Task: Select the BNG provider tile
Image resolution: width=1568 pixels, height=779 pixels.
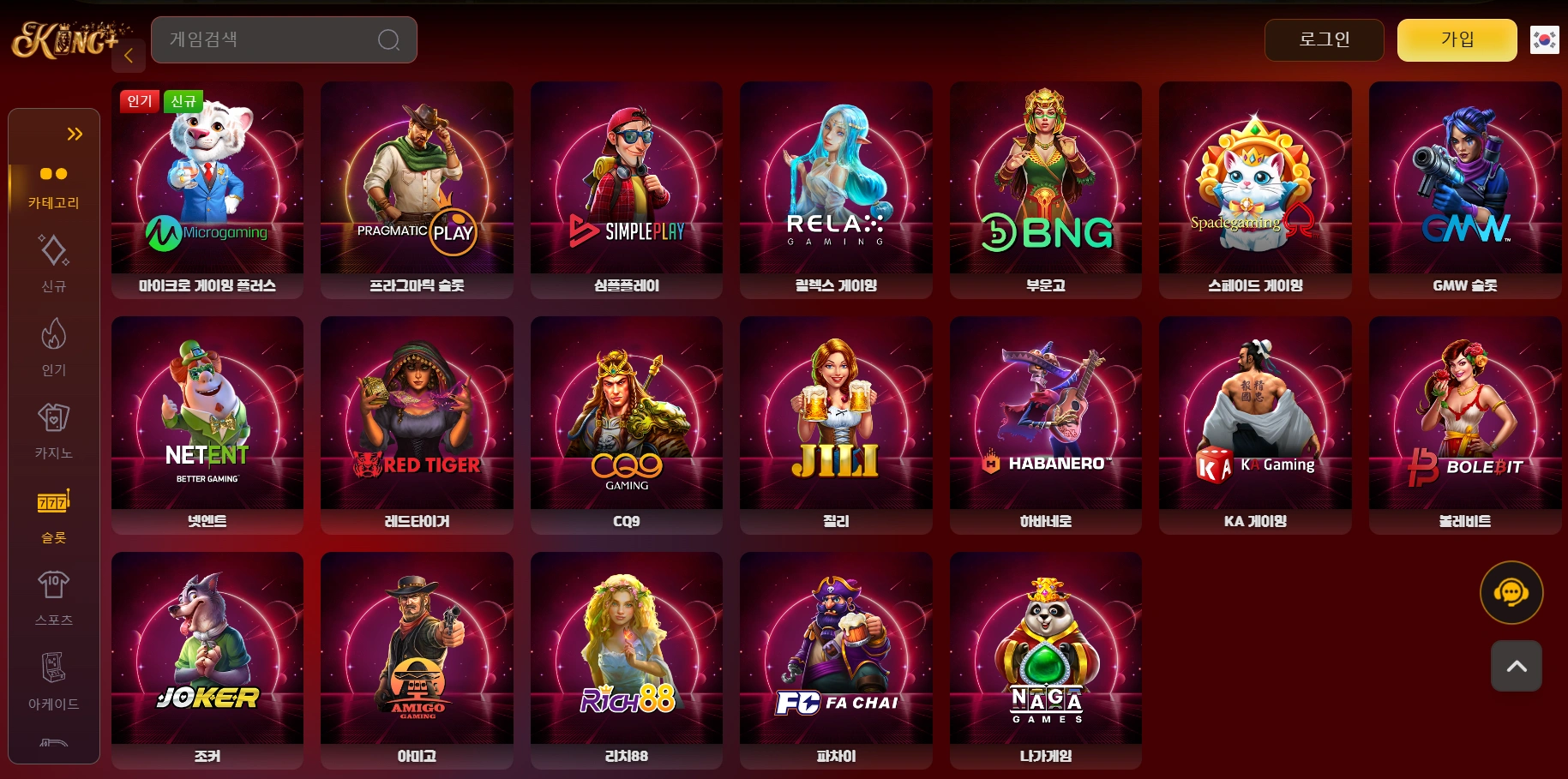Action: [x=1045, y=189]
